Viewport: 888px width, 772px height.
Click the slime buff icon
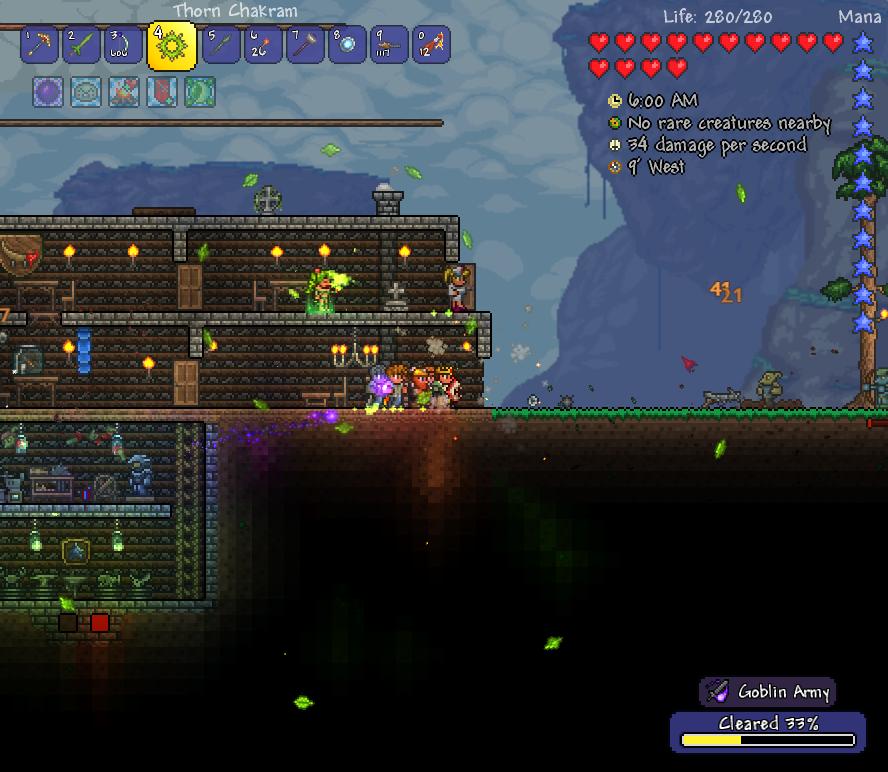coord(86,92)
